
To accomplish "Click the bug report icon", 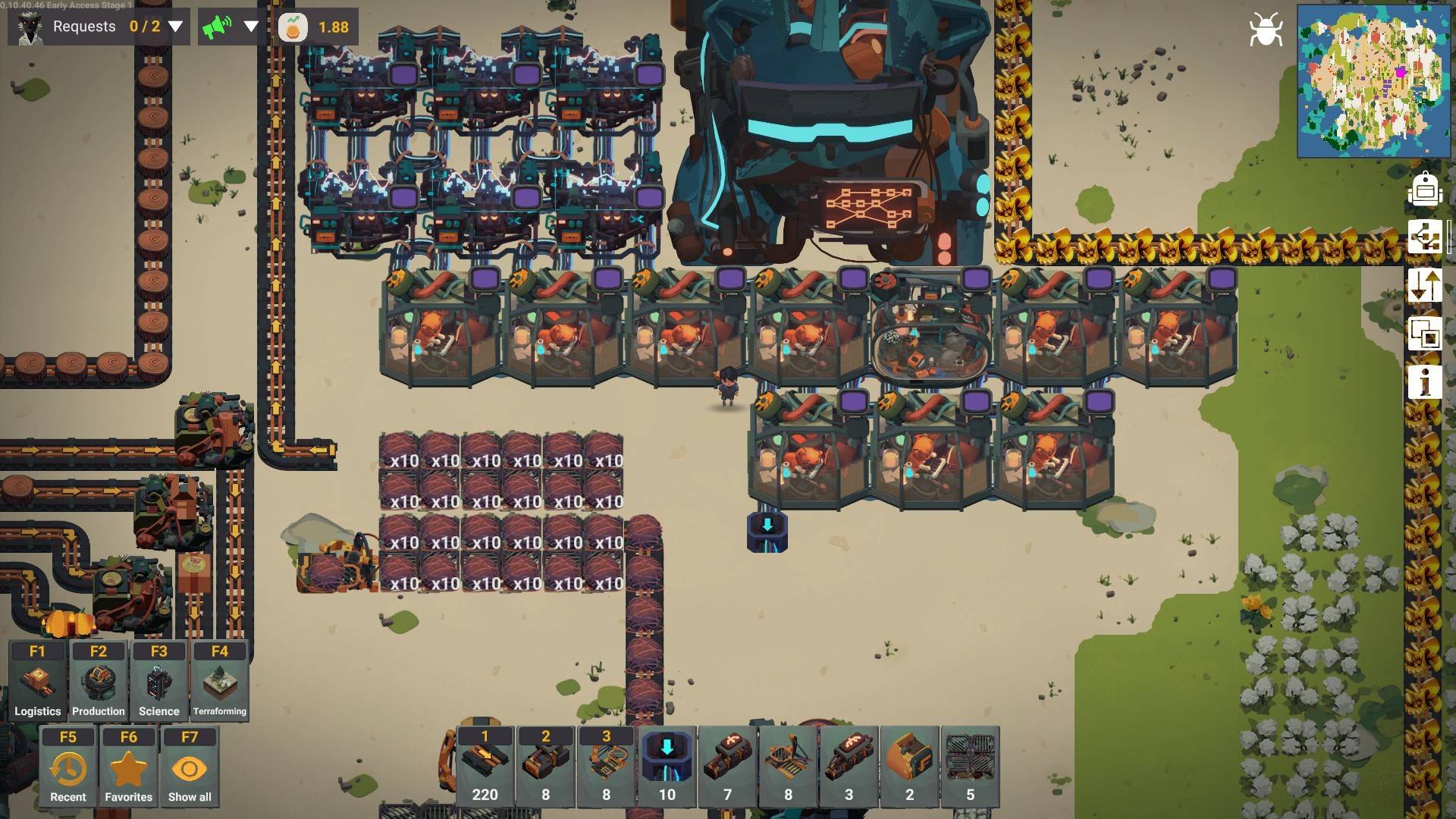I will click(1266, 30).
